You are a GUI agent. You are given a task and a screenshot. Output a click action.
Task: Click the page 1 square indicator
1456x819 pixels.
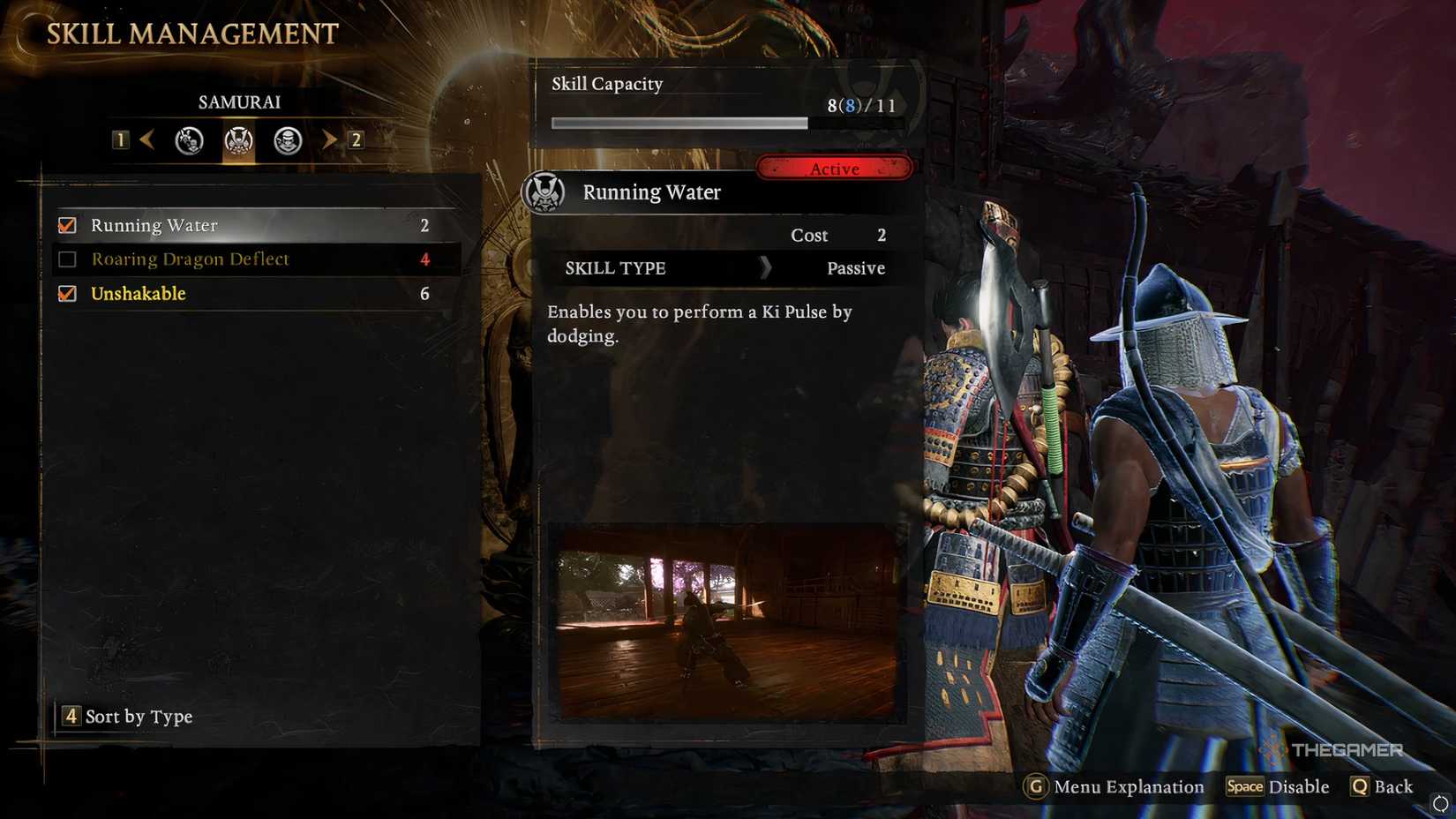[120, 139]
